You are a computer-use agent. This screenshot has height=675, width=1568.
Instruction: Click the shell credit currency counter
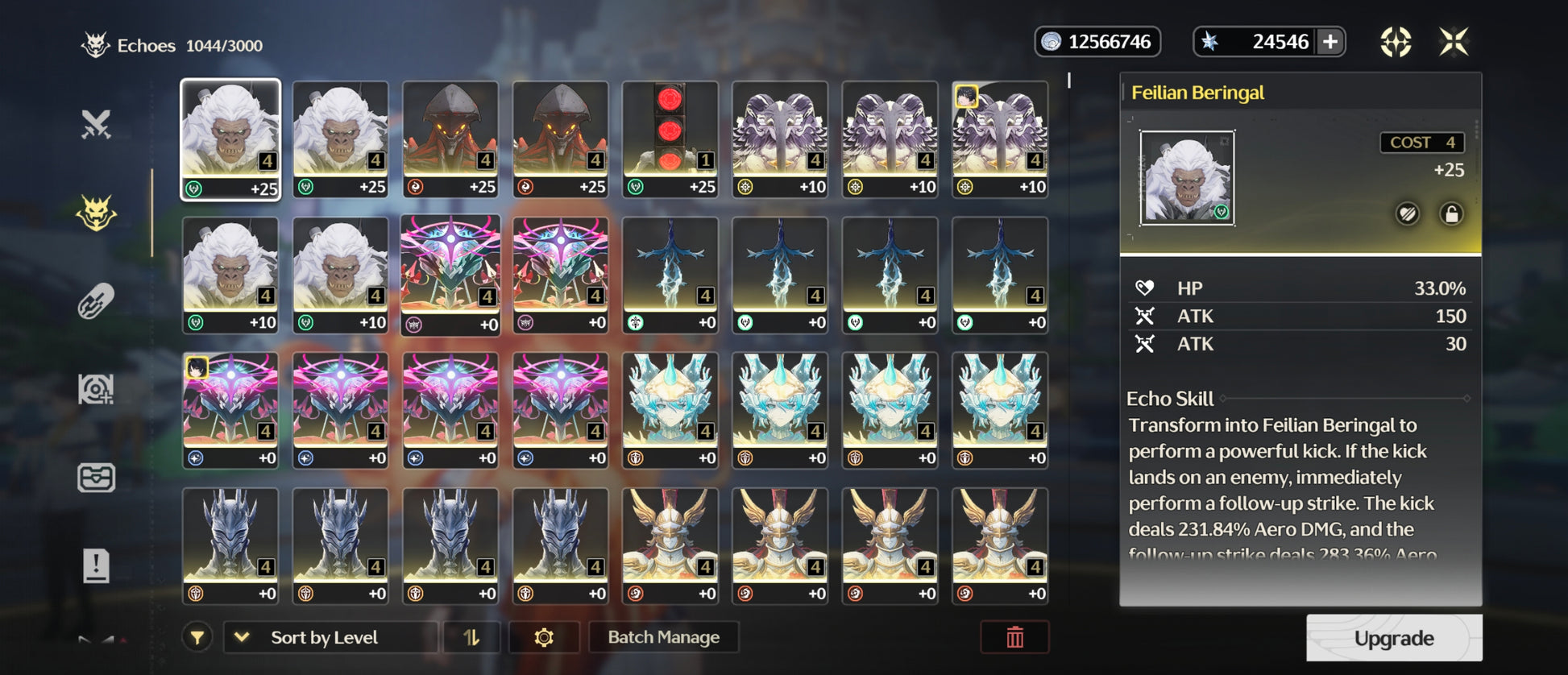coord(1097,42)
